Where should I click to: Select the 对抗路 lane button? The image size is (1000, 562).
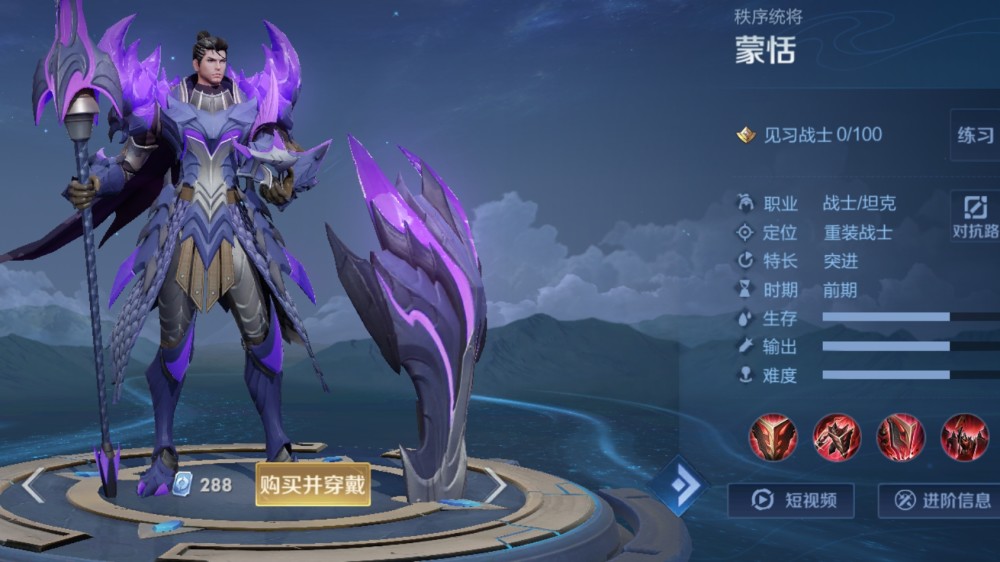pos(975,216)
